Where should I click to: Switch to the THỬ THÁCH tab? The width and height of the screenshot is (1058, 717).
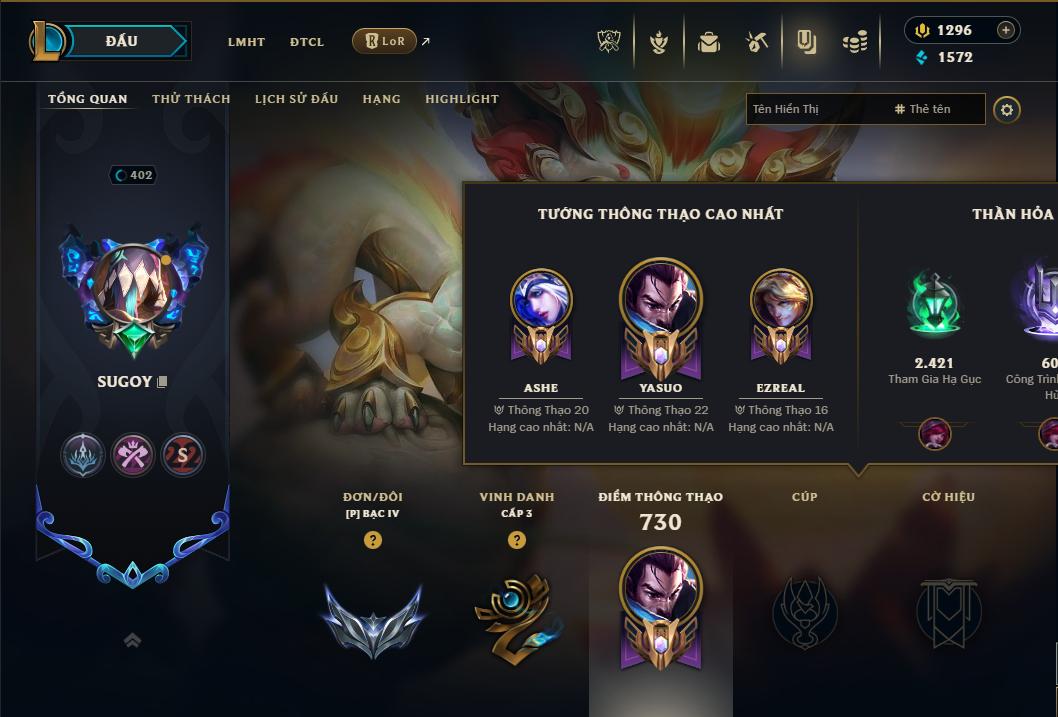point(191,99)
